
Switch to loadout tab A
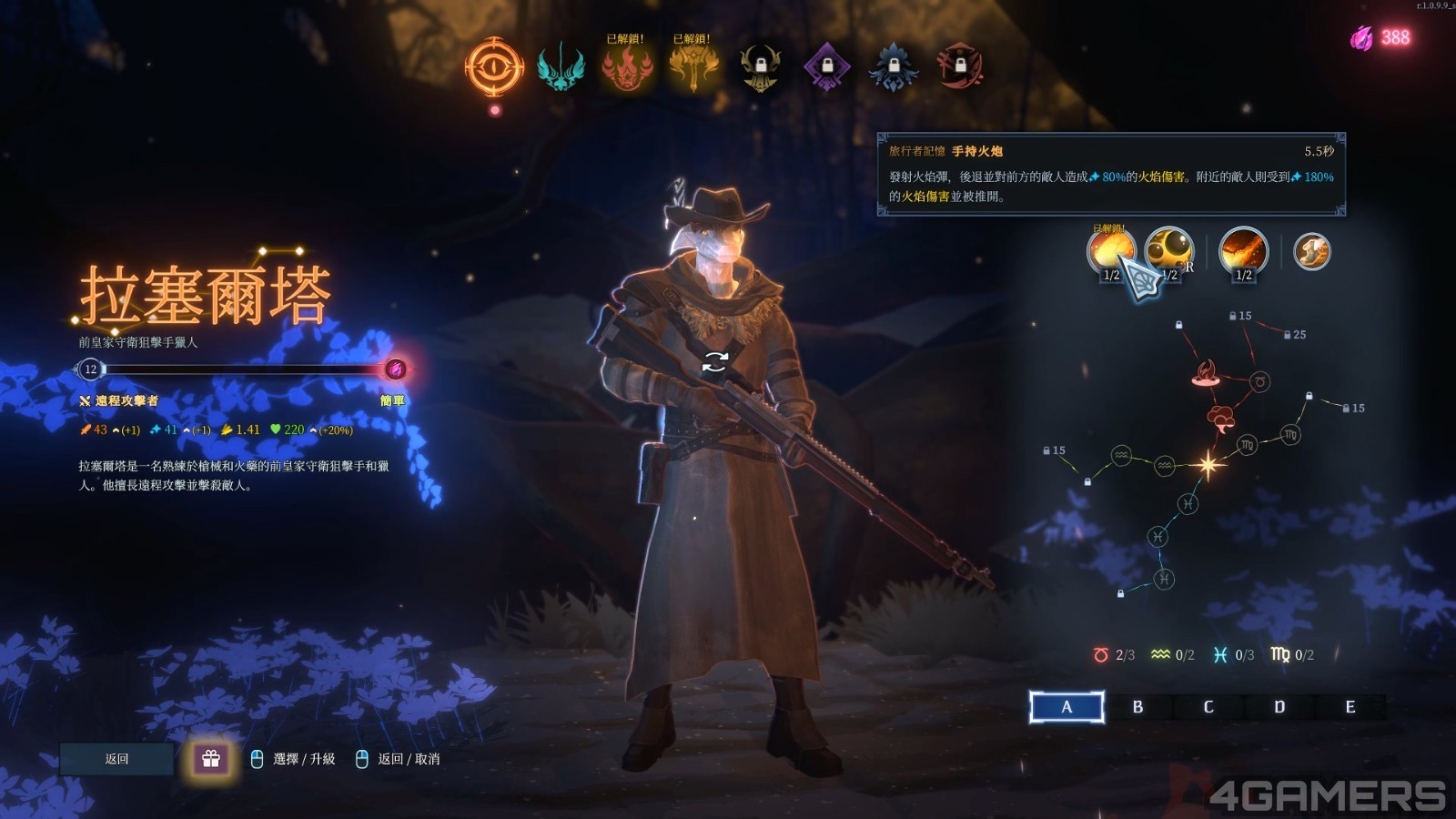(x=1067, y=707)
